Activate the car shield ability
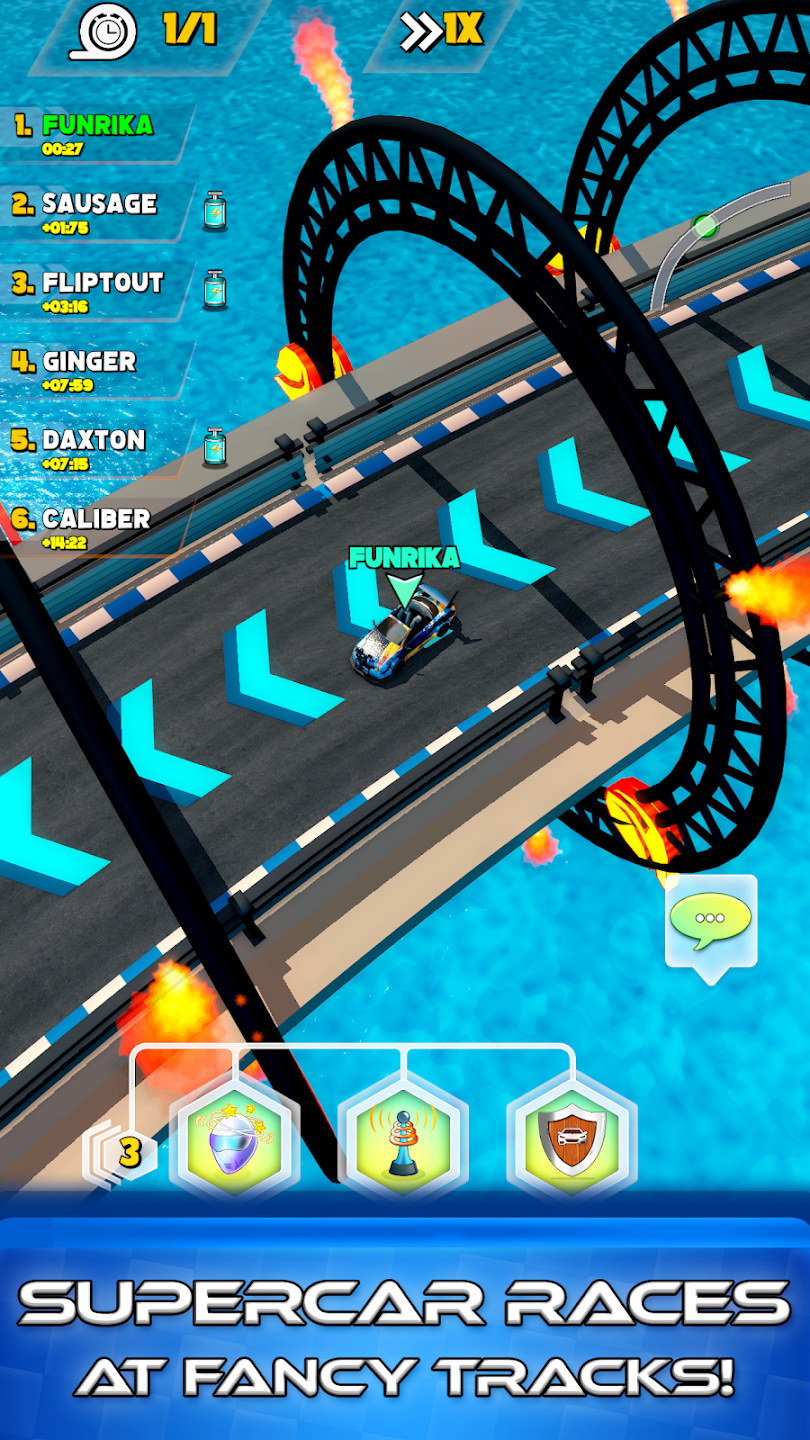The height and width of the screenshot is (1440, 810). (x=571, y=1140)
